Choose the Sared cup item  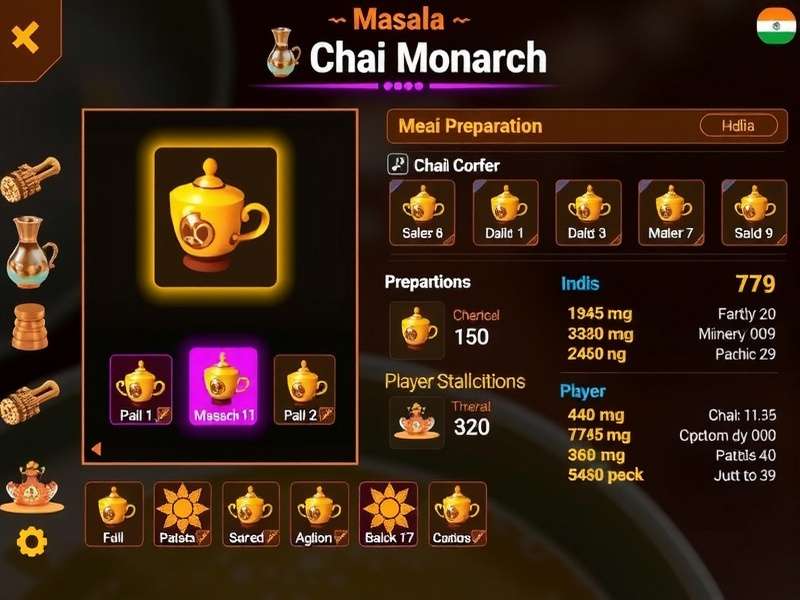251,514
